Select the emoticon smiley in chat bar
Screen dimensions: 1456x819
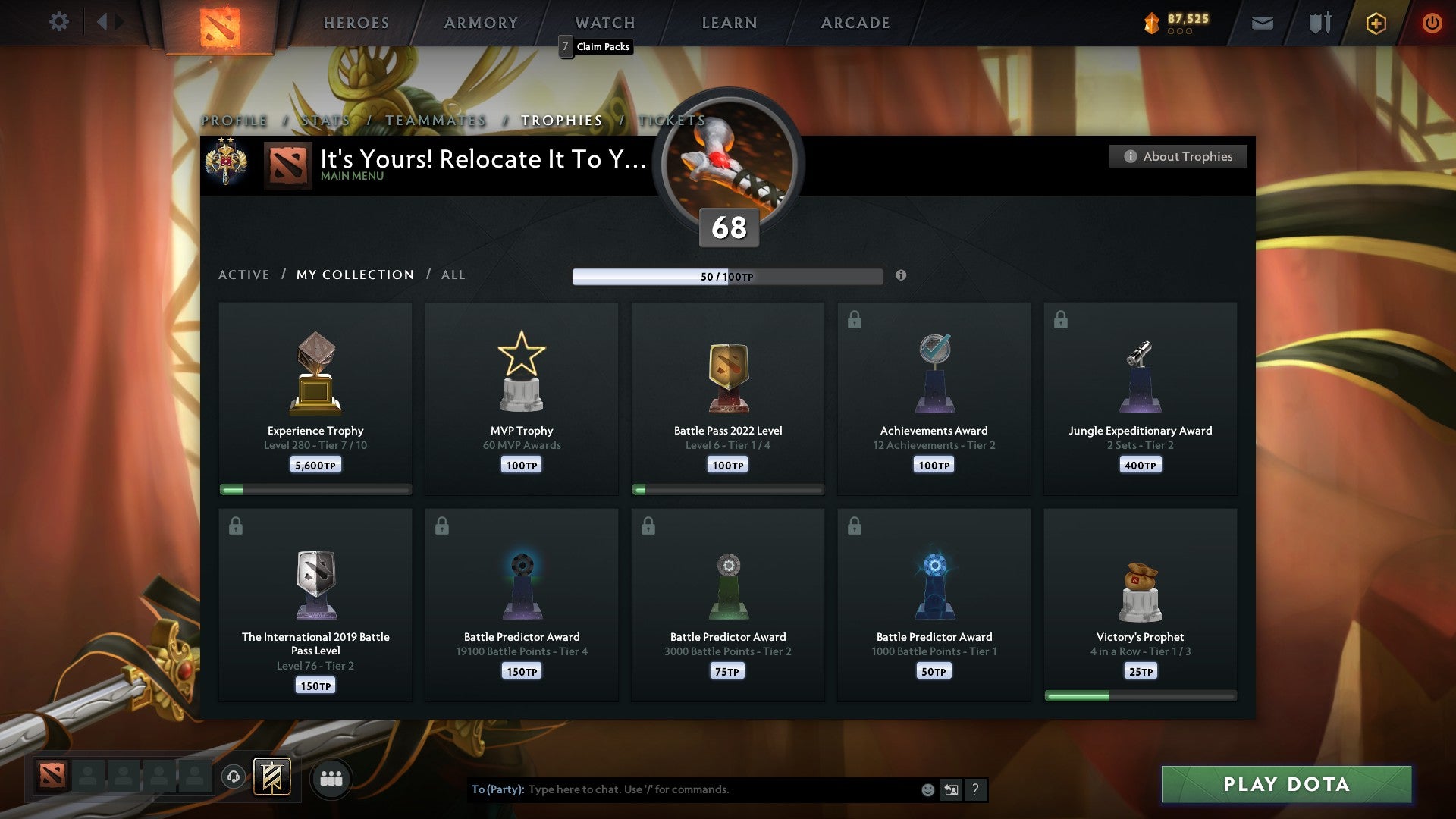pos(928,789)
